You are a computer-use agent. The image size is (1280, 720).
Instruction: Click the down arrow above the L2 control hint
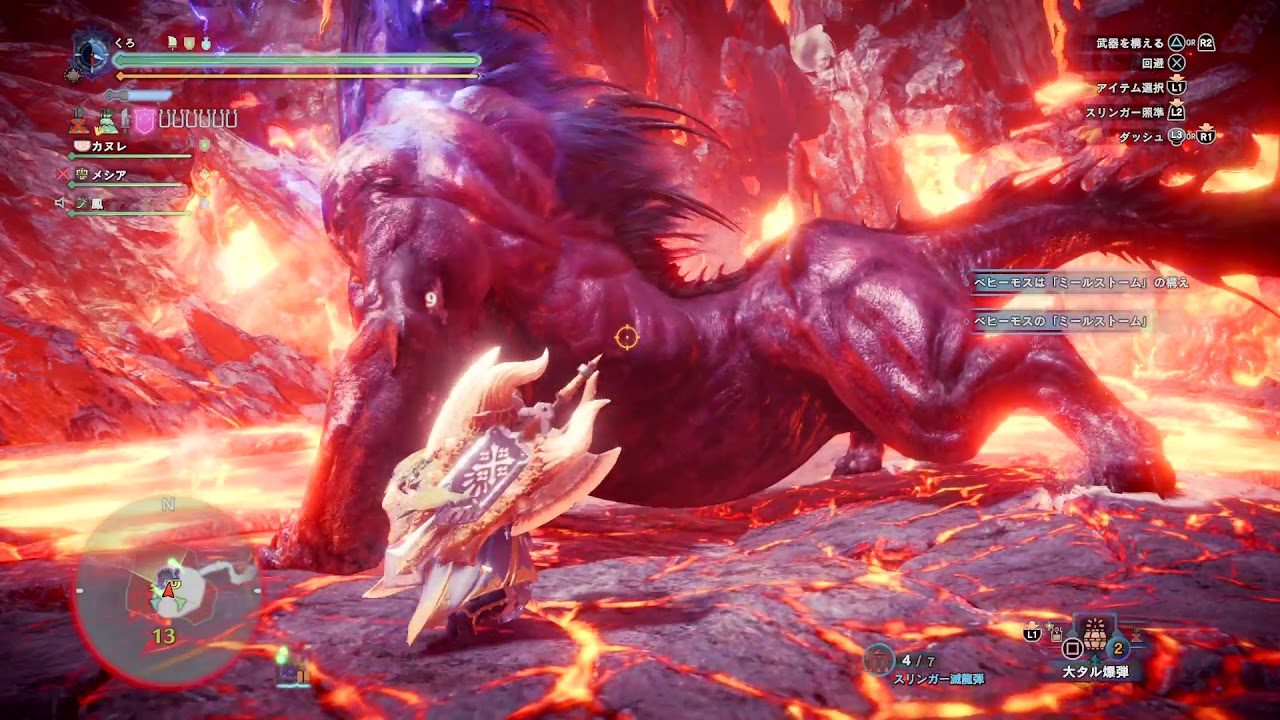coord(1178,103)
